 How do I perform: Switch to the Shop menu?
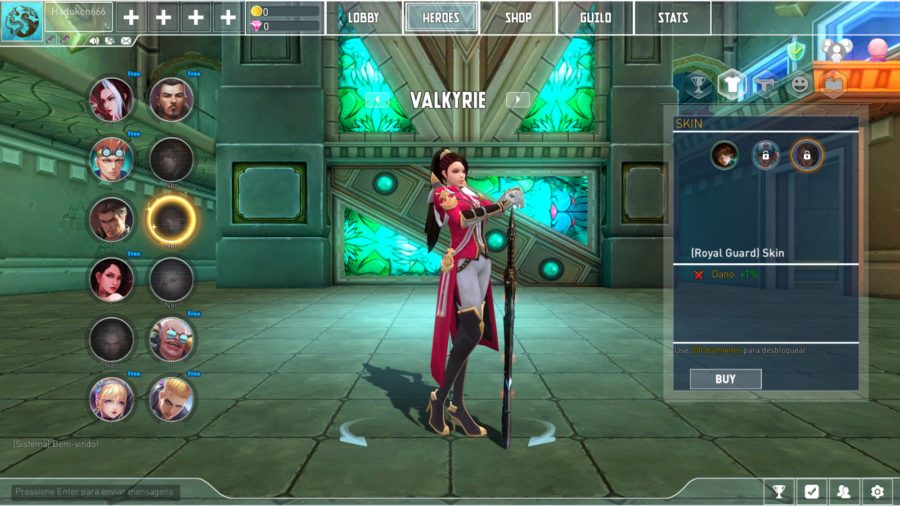tap(518, 18)
